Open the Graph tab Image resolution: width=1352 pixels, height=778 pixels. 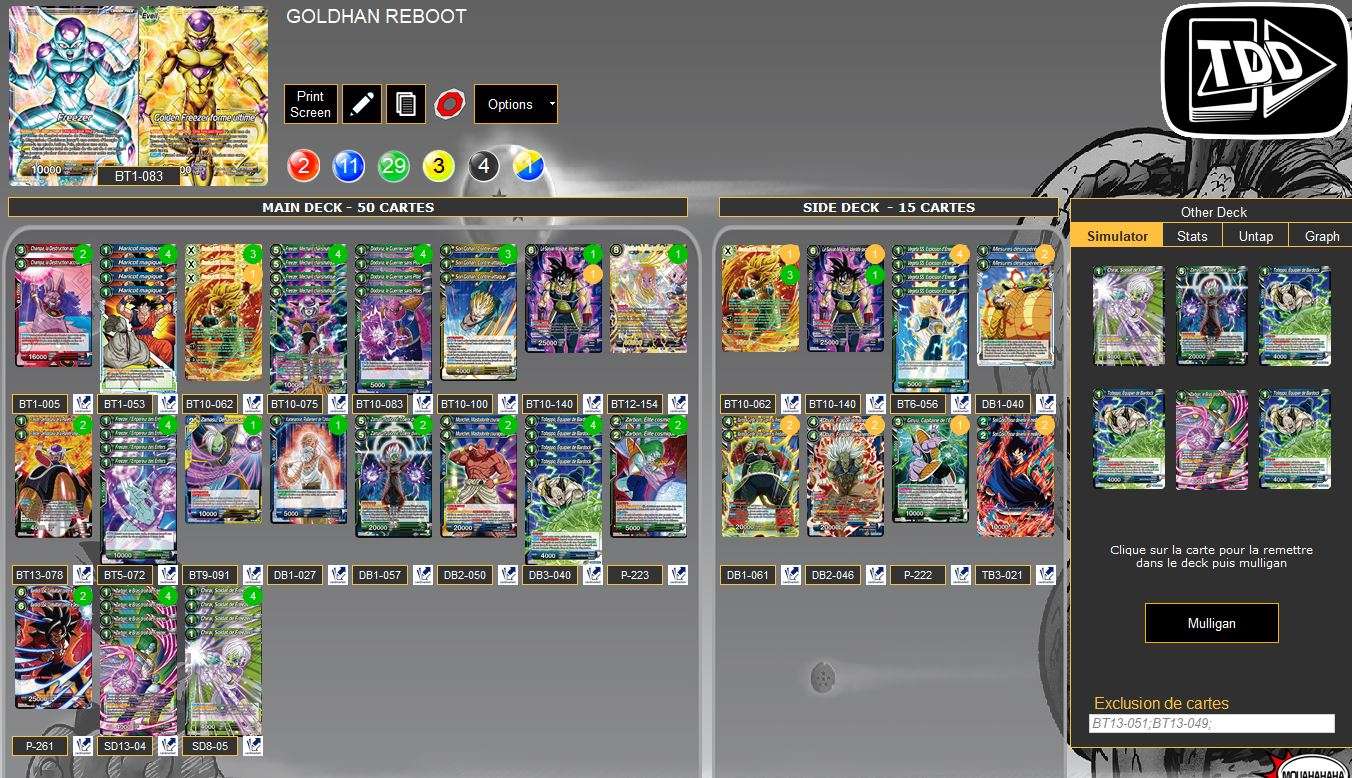coord(1320,235)
